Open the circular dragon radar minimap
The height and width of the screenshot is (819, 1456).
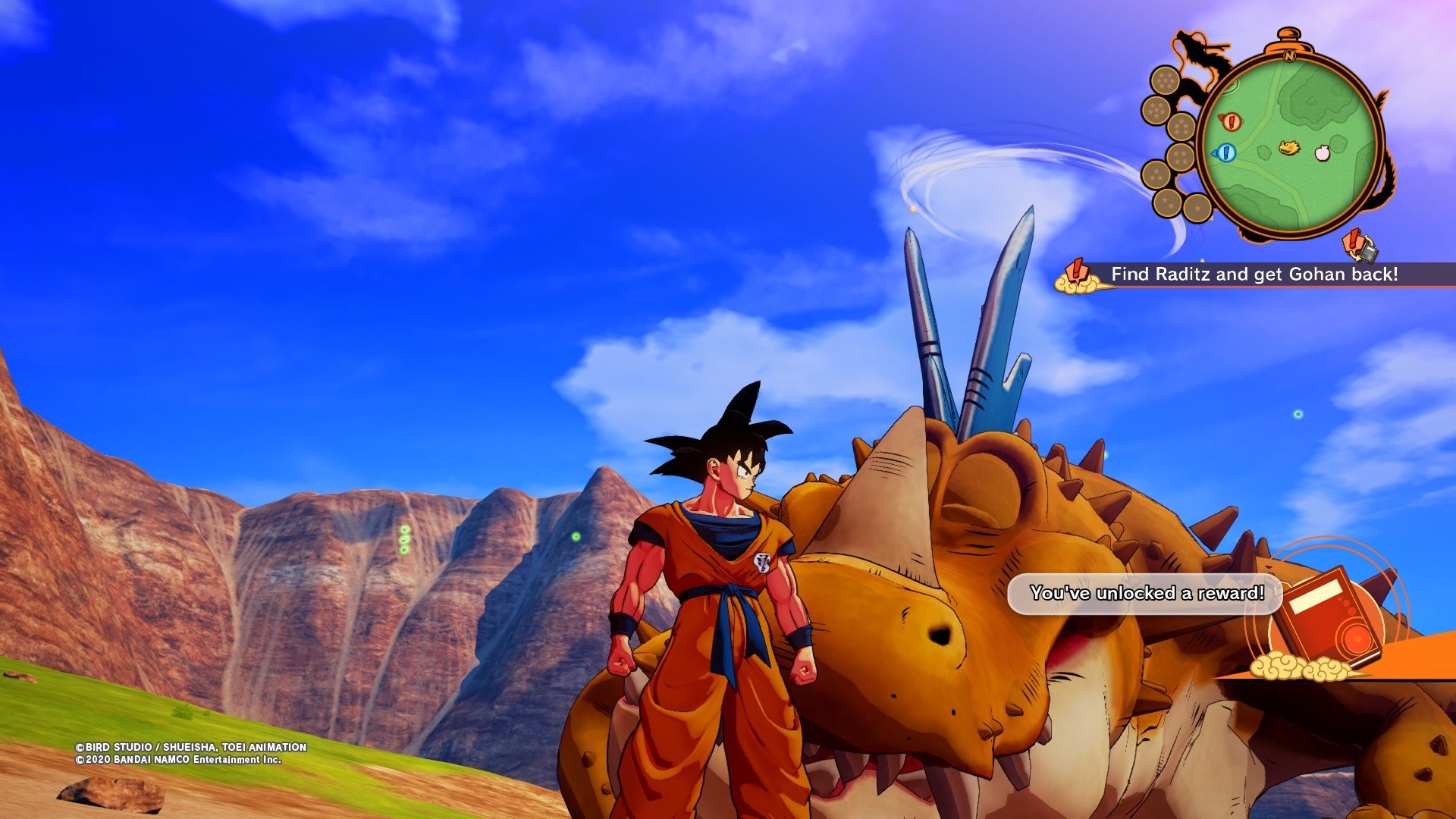(1290, 144)
